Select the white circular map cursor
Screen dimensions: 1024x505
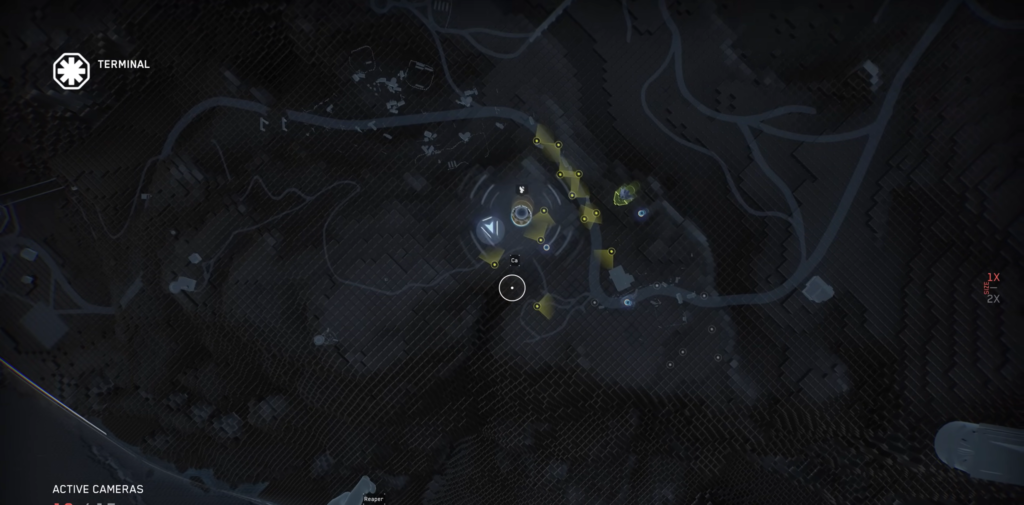click(512, 288)
